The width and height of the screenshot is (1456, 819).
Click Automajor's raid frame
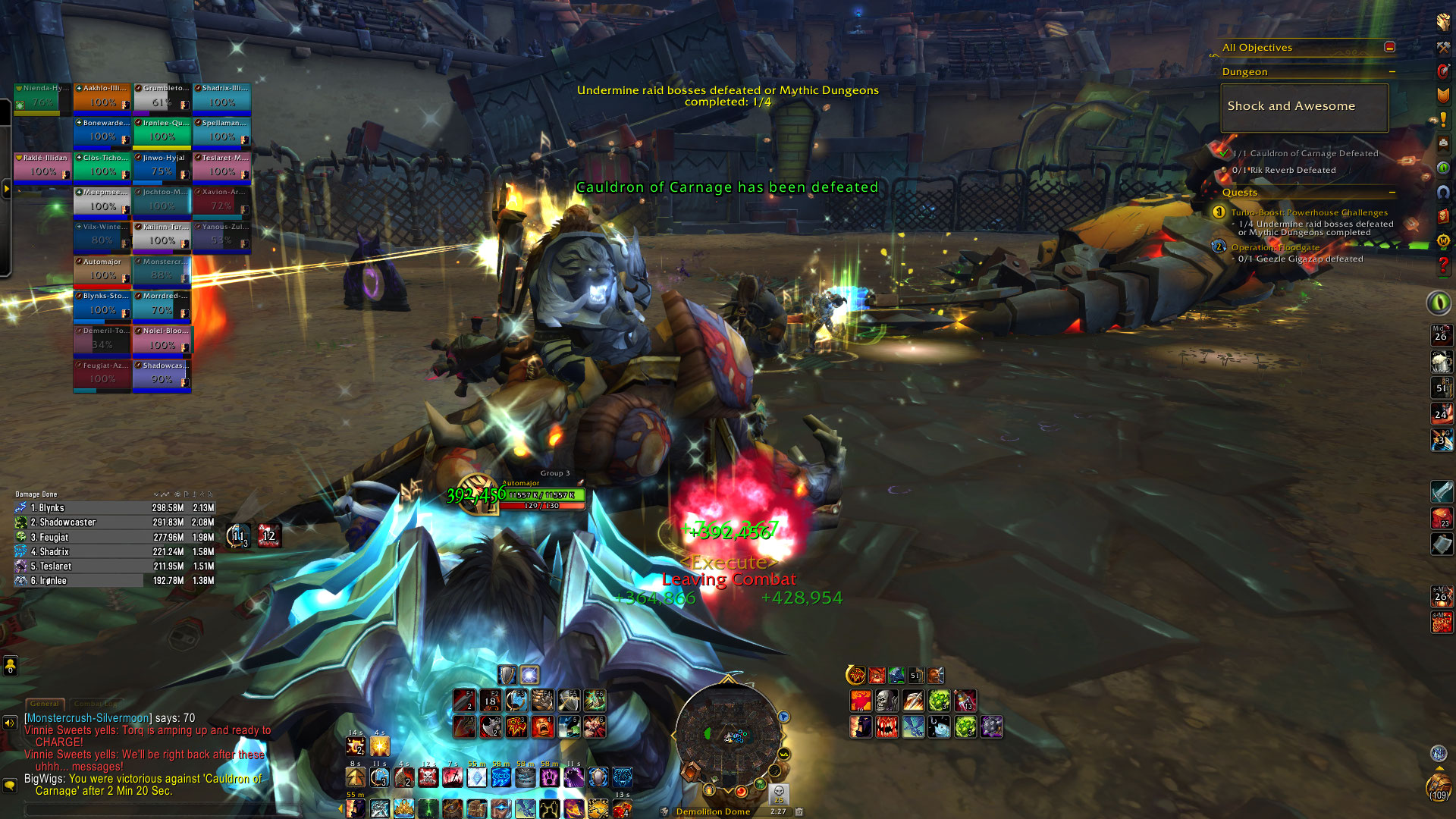coord(102,271)
